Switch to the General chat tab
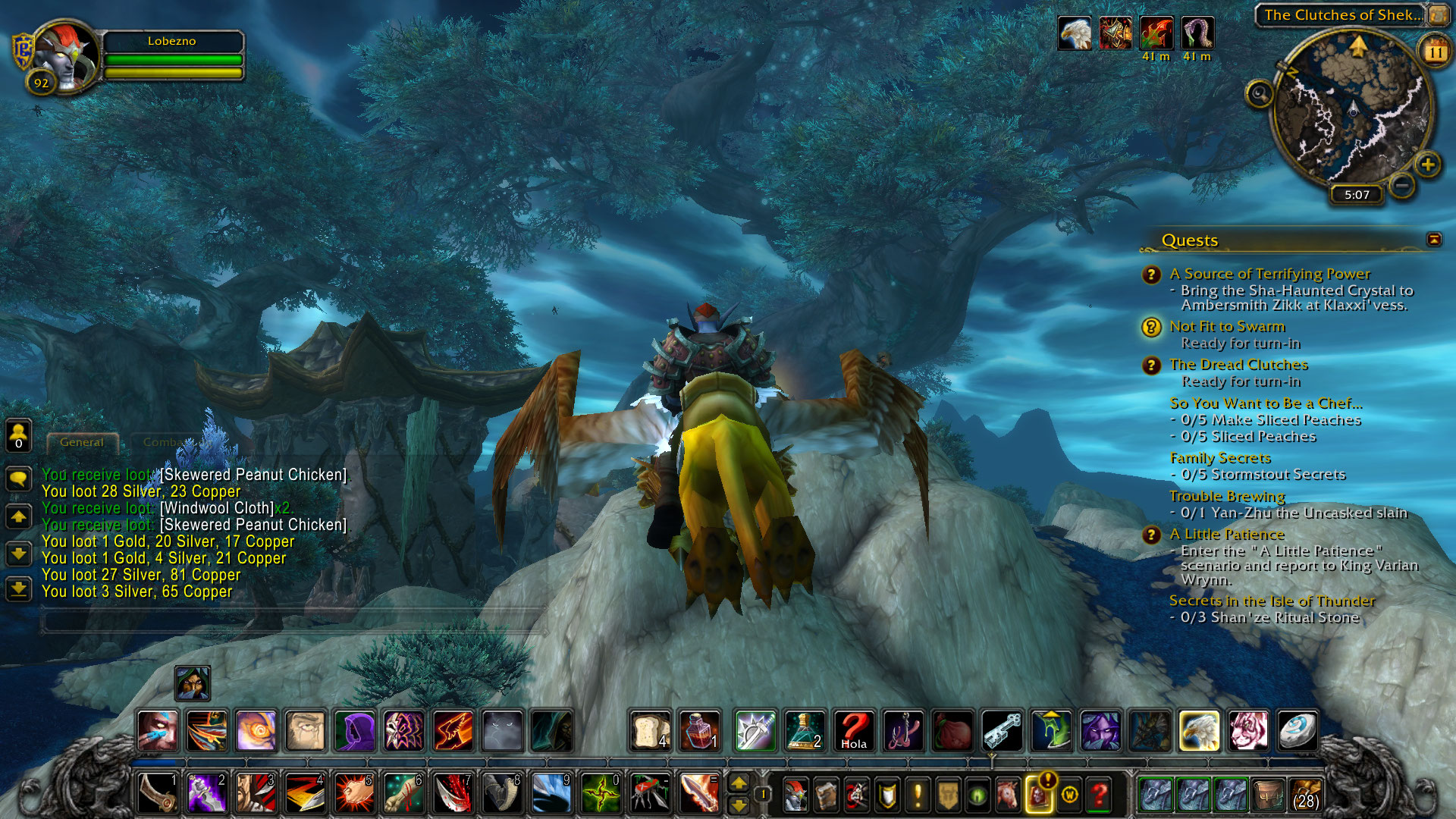1456x819 pixels. 82,442
